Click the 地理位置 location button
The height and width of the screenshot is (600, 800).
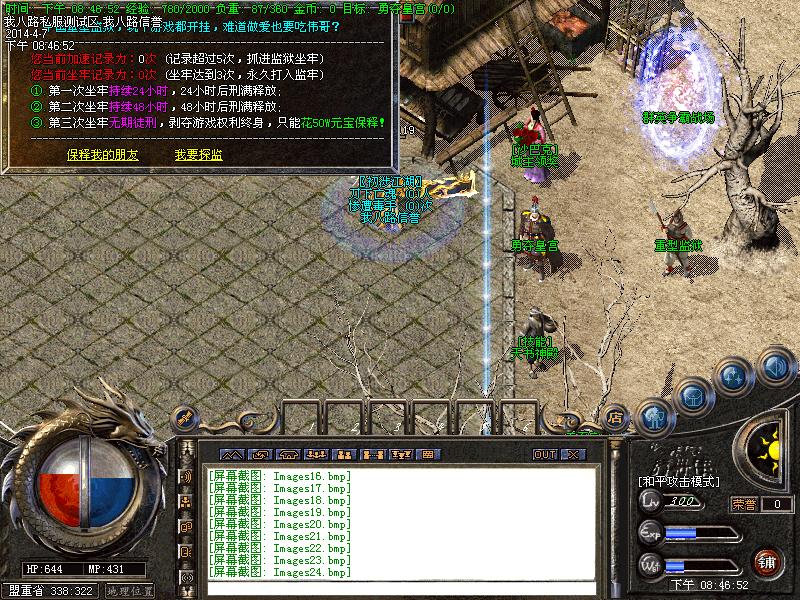point(130,591)
